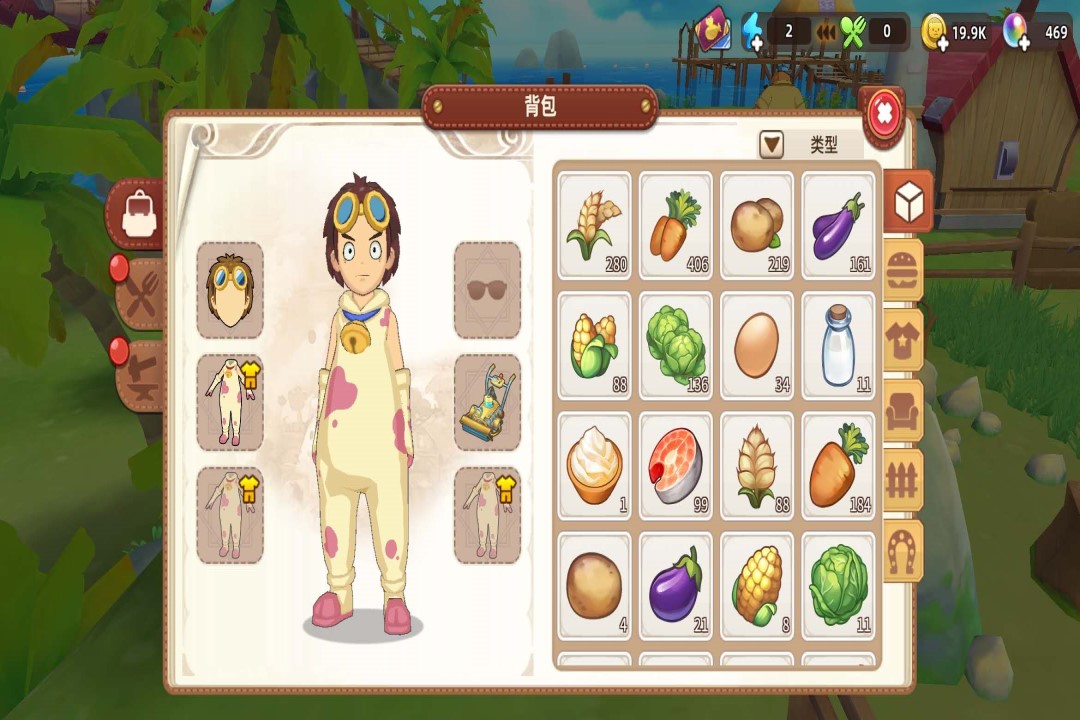Pick the egg item slot

[758, 345]
